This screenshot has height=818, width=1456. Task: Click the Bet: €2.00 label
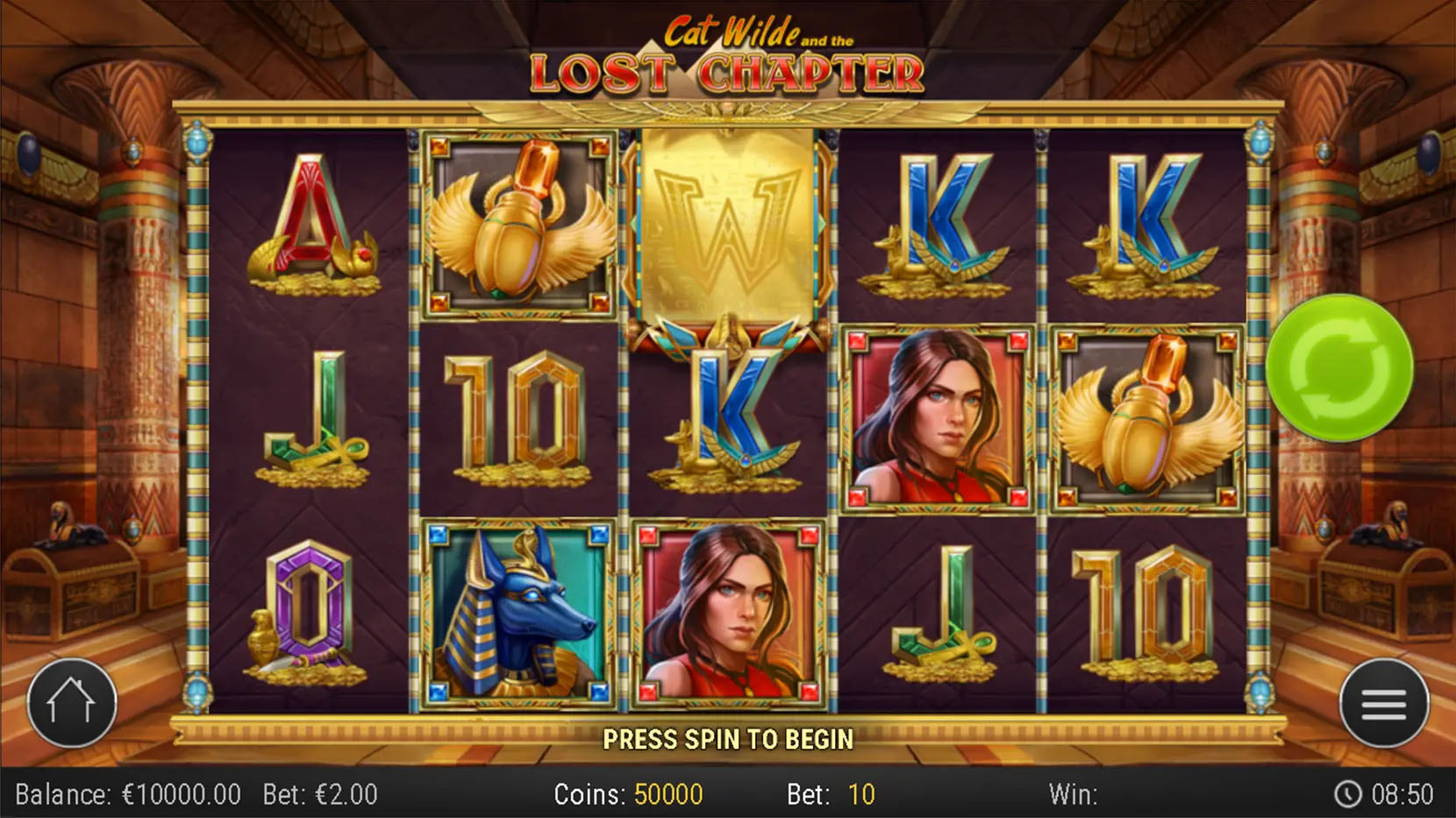tap(318, 794)
